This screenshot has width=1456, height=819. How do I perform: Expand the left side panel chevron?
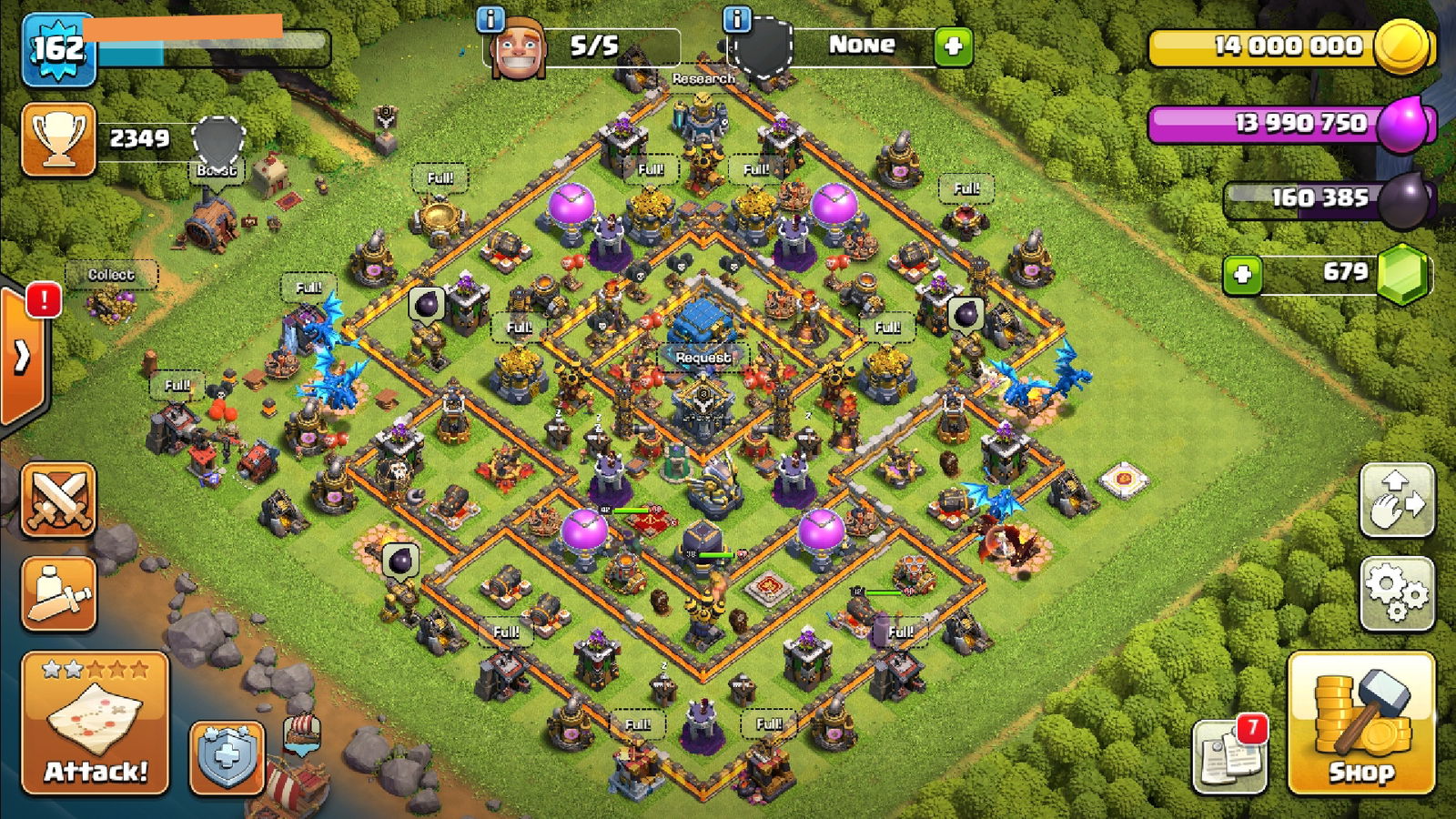click(21, 356)
